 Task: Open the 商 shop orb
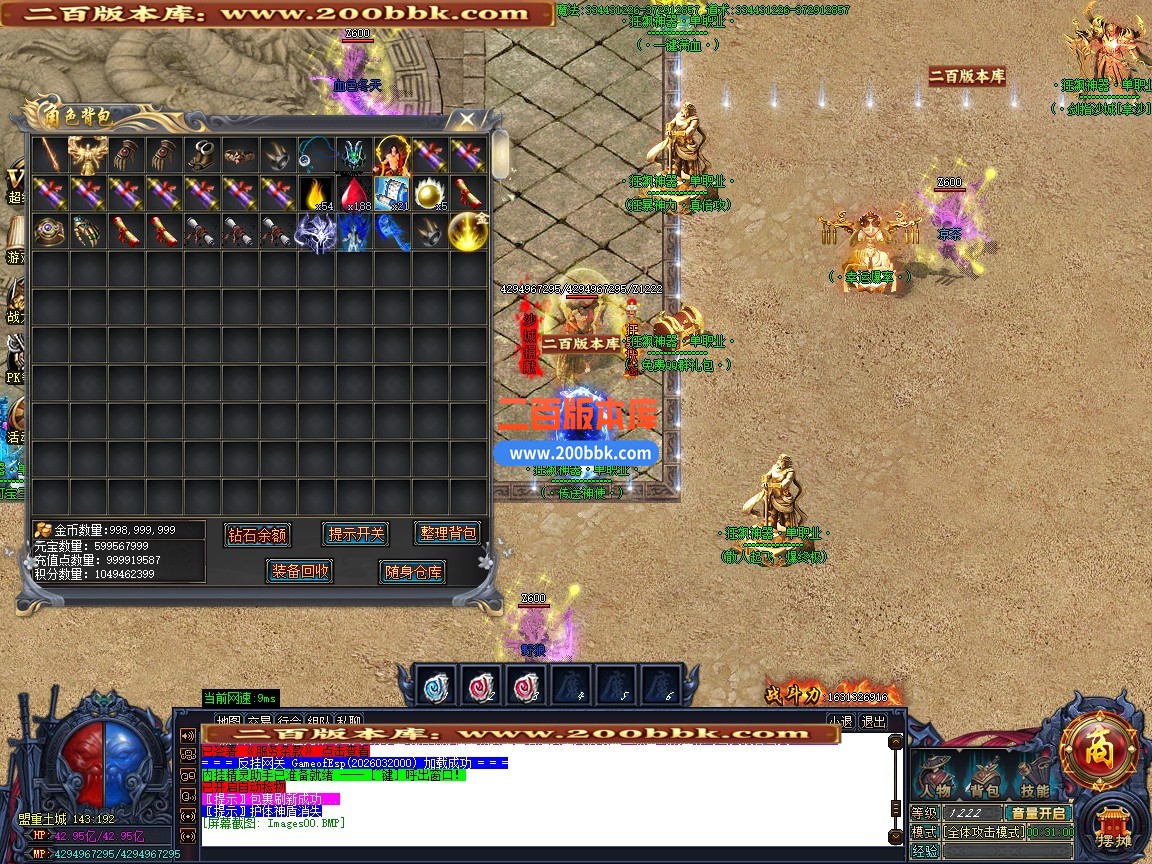1099,751
